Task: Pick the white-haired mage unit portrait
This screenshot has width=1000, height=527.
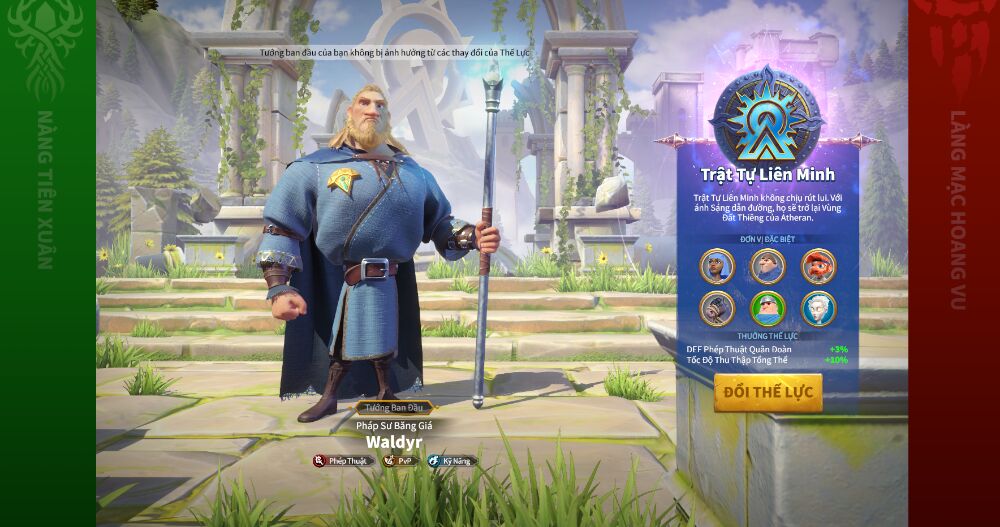Action: 818,308
